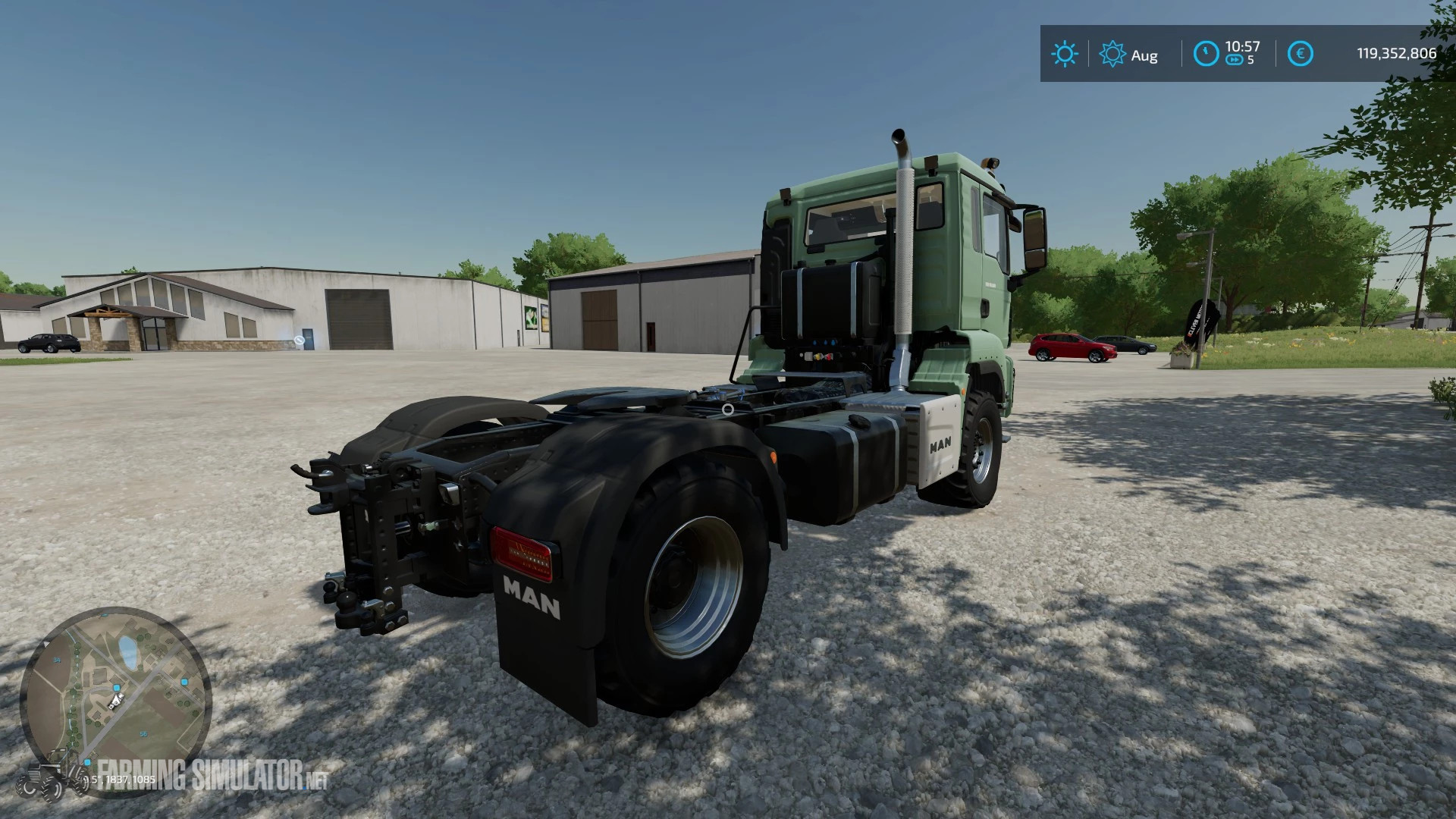Toggle the blue marker at the minimap bottom

pyautogui.click(x=86, y=762)
